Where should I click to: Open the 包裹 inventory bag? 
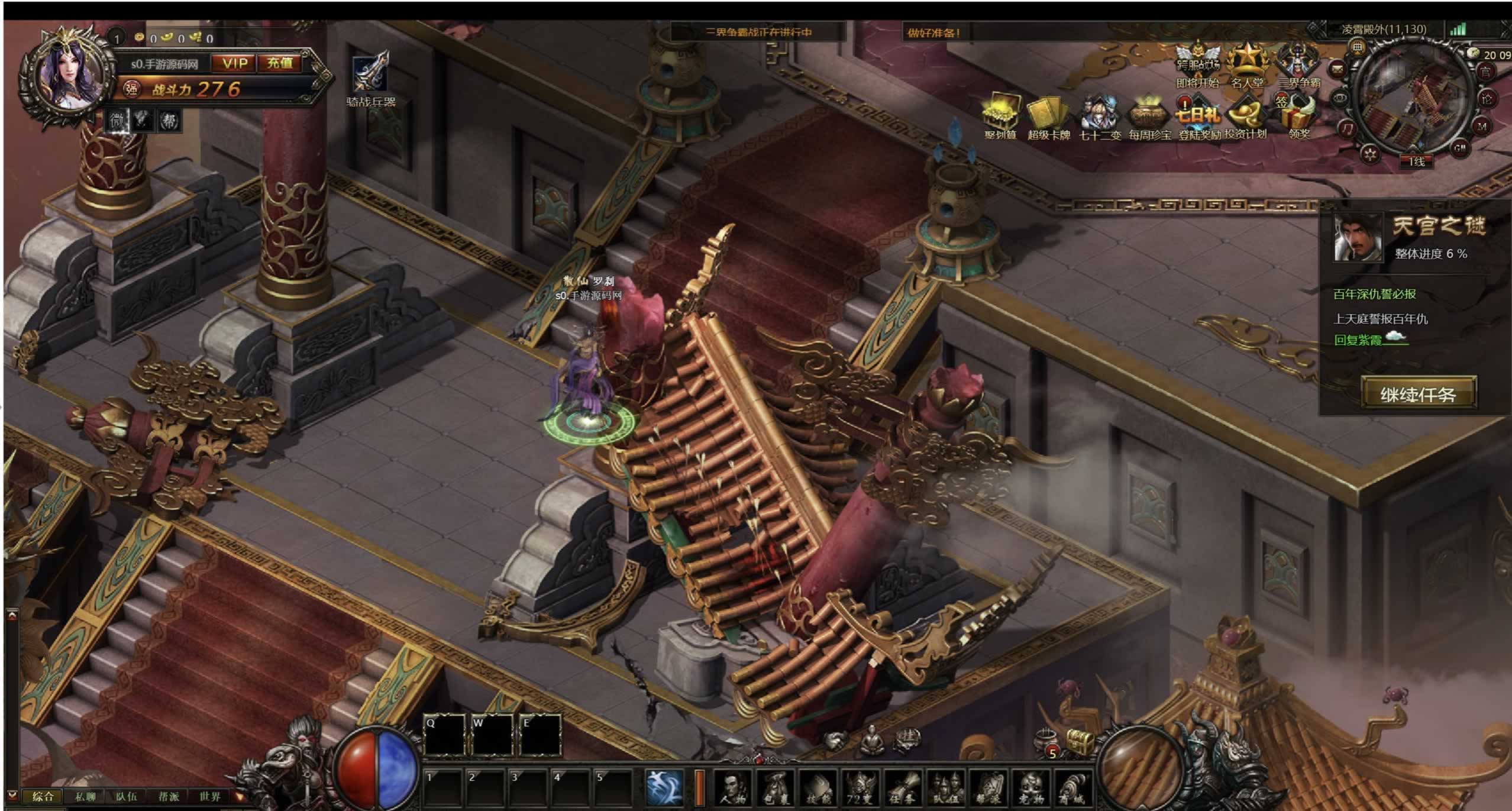coord(776,789)
